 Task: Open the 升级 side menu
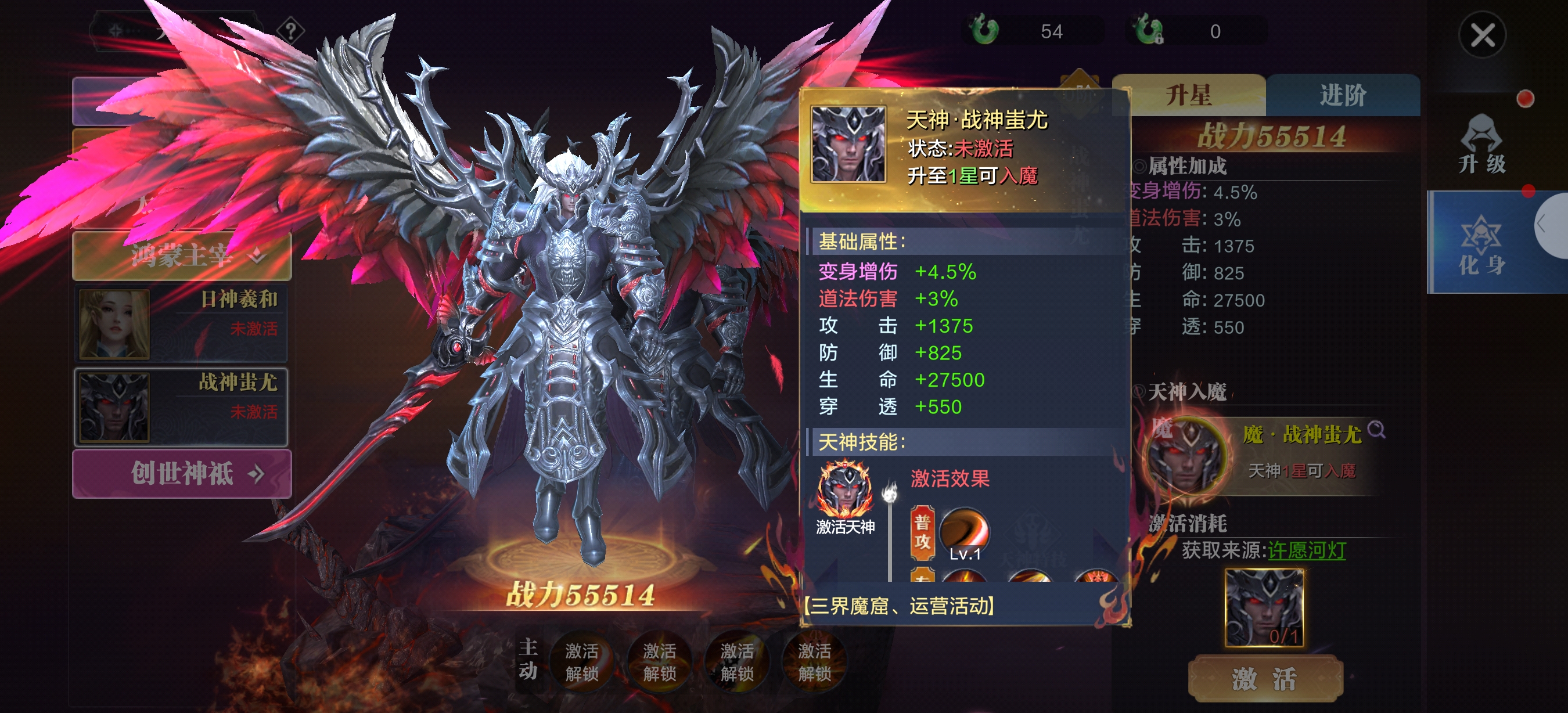point(1481,145)
